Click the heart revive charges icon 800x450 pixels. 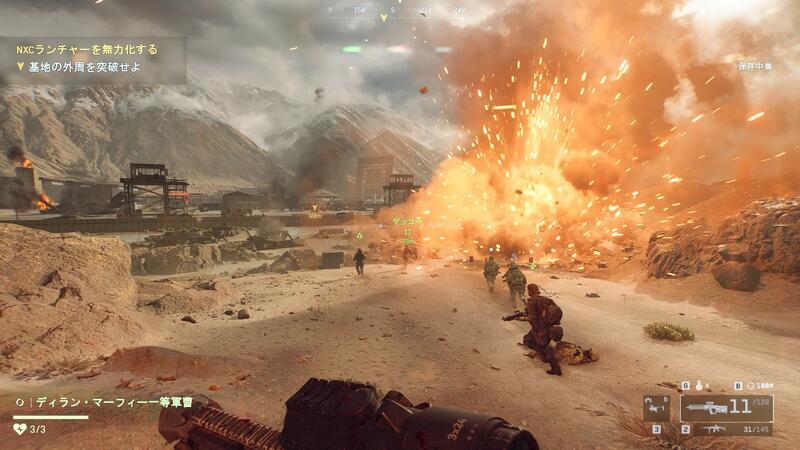[19, 429]
